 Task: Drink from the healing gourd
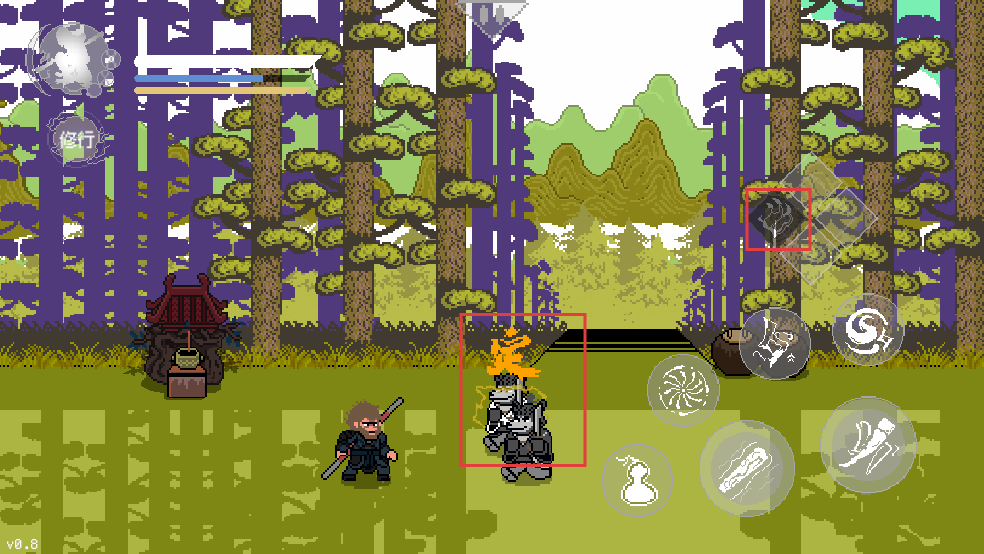[x=636, y=480]
